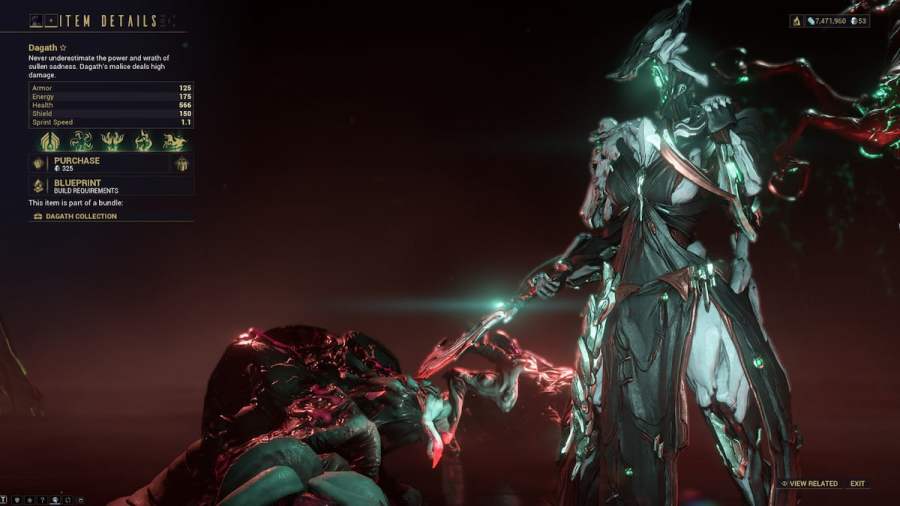Exit the item details screen
This screenshot has height=506, width=900.
pyautogui.click(x=858, y=484)
